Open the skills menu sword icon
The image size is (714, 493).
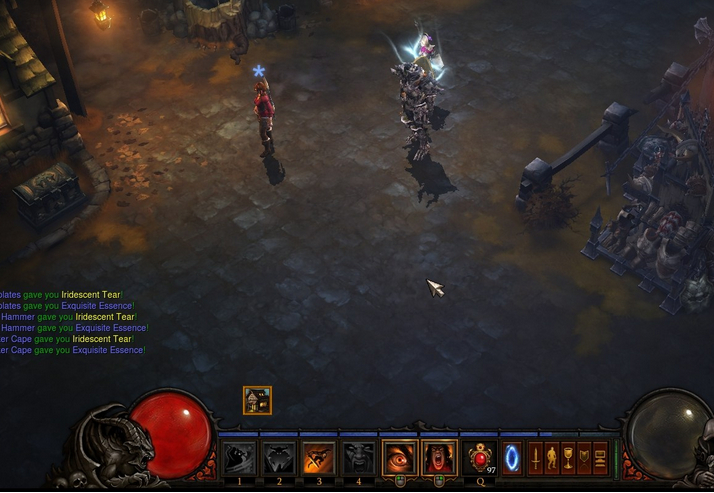pyautogui.click(x=536, y=458)
